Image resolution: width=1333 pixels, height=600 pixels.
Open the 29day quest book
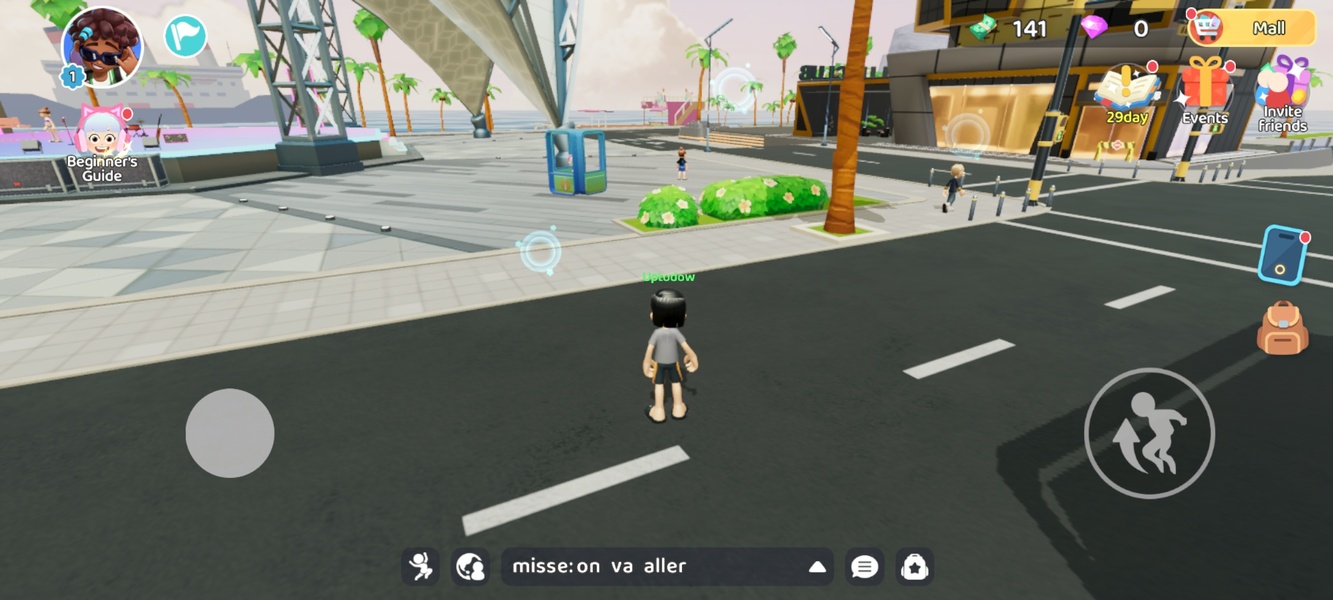click(1127, 95)
